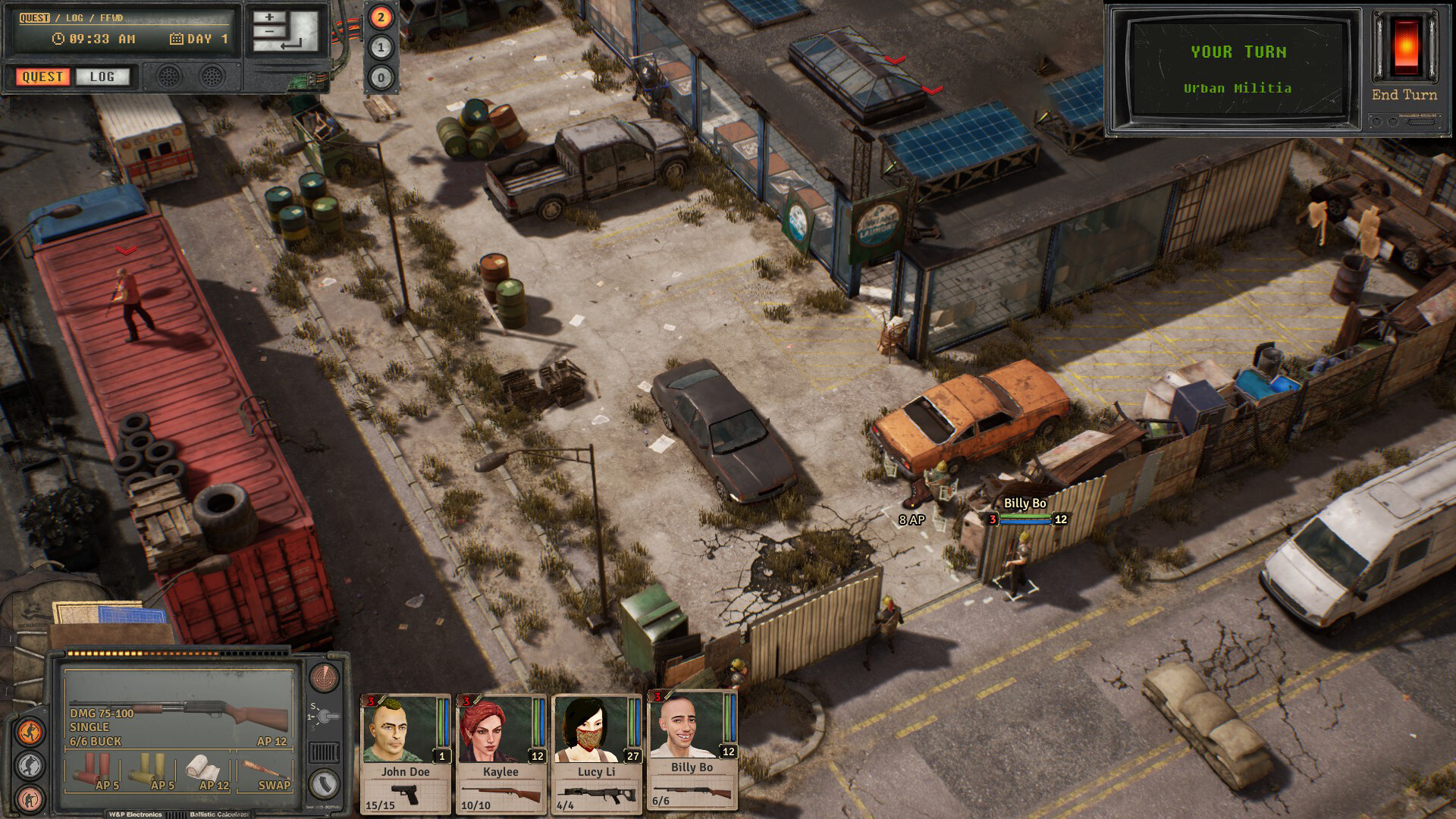Viewport: 1456px width, 819px height.
Task: Click the reload magazine icon
Action: point(325,783)
